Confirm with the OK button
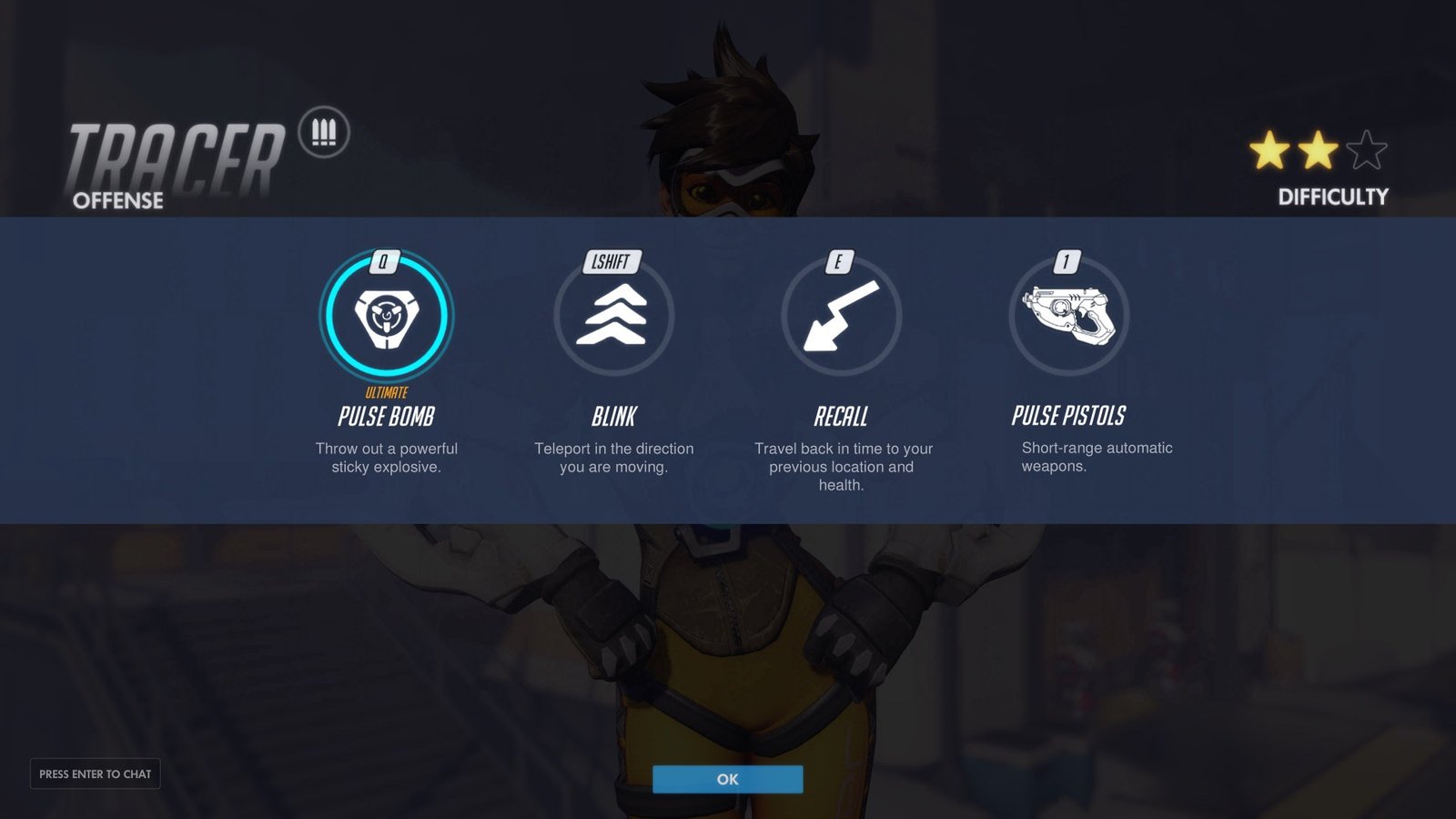 (727, 779)
